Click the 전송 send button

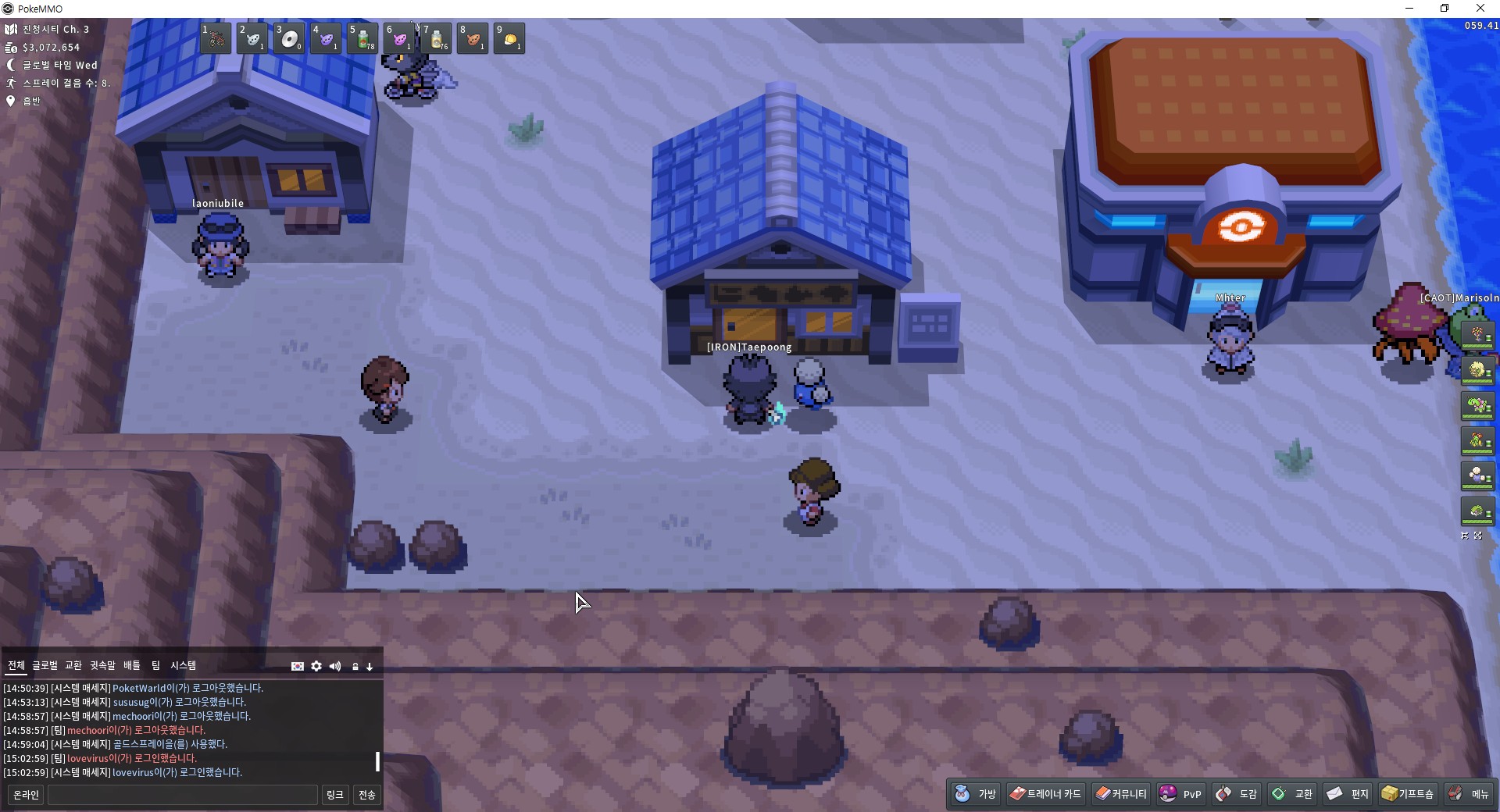(367, 795)
